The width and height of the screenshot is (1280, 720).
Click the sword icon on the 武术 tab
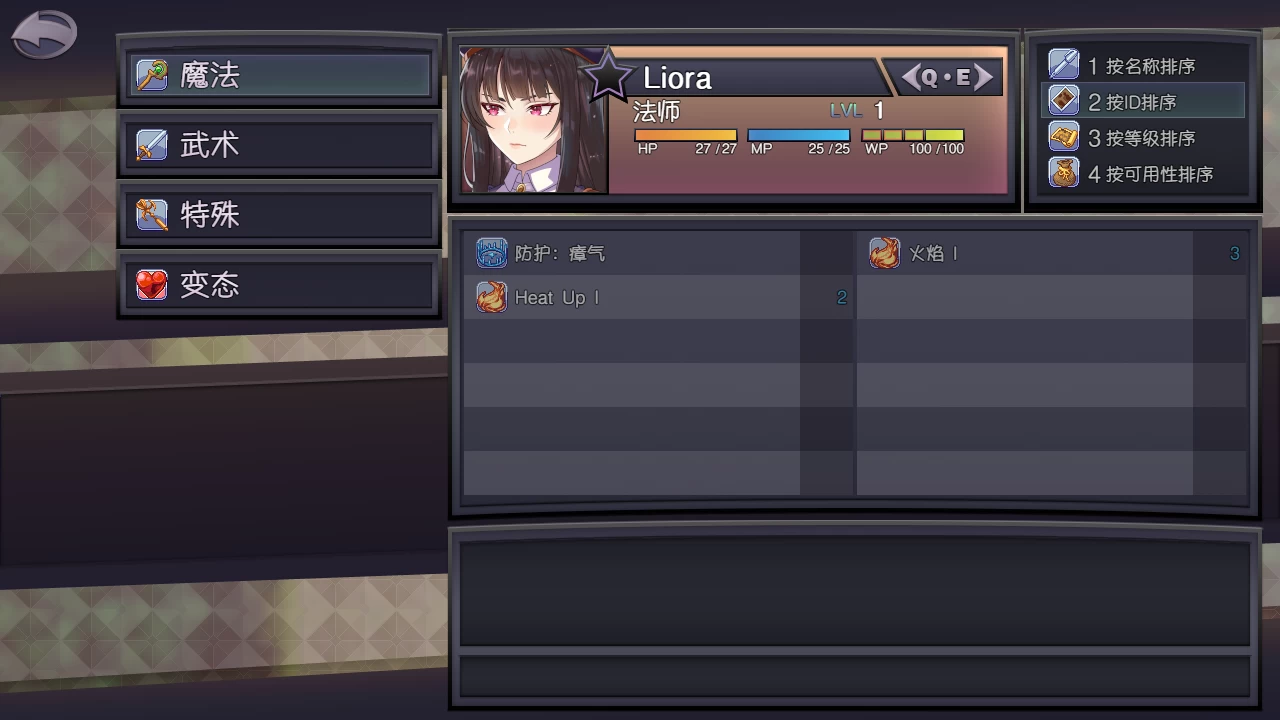[150, 144]
